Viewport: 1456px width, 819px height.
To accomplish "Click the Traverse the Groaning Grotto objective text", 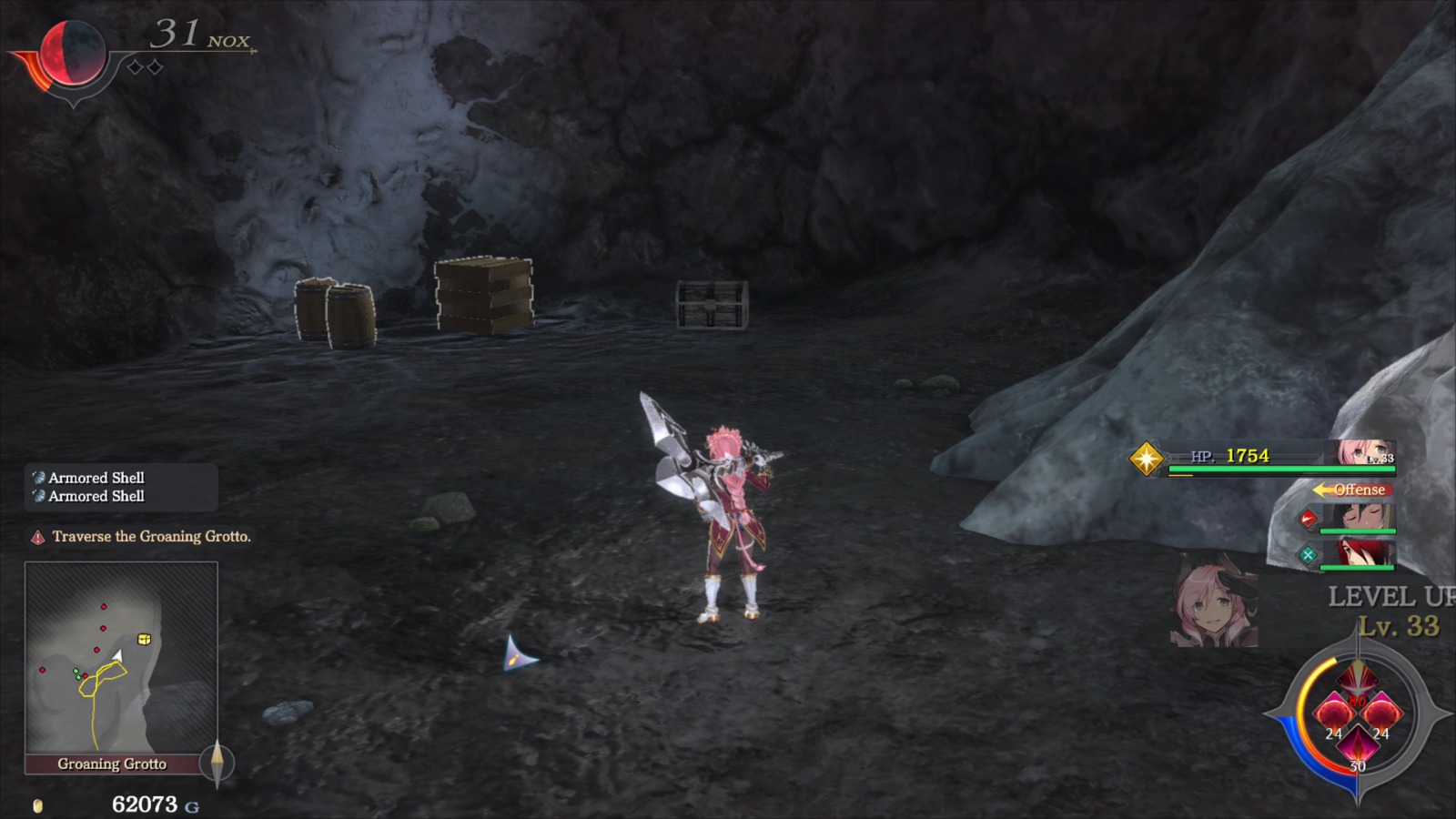I will click(x=153, y=537).
